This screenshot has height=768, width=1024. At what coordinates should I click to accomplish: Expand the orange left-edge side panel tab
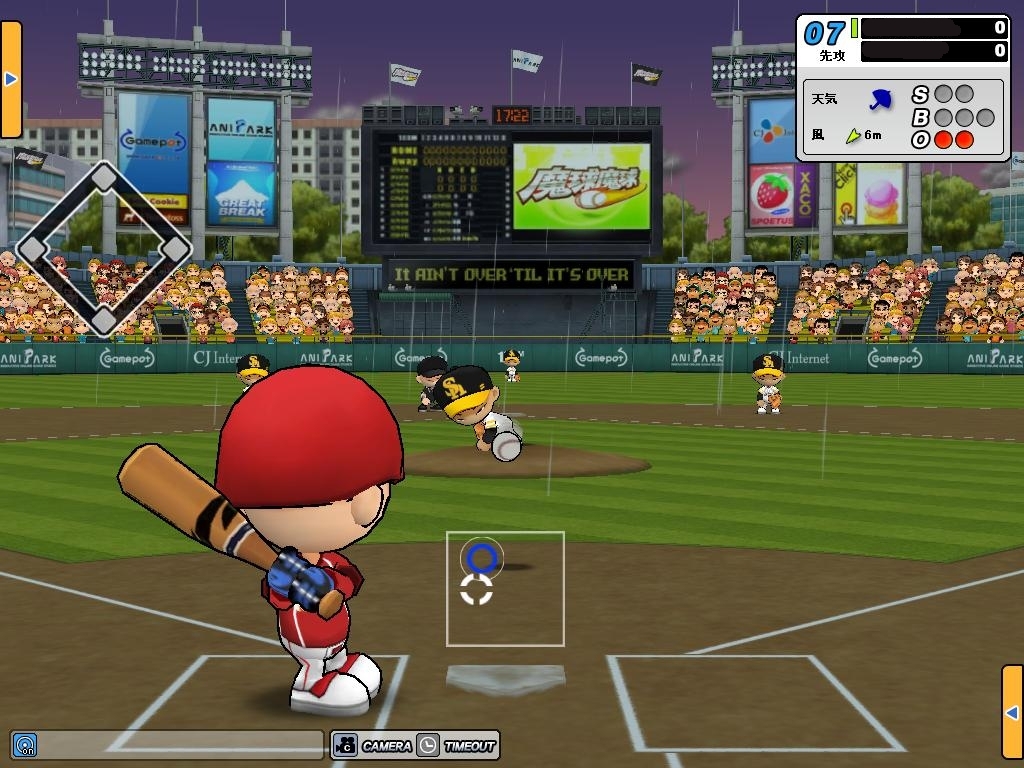point(11,79)
